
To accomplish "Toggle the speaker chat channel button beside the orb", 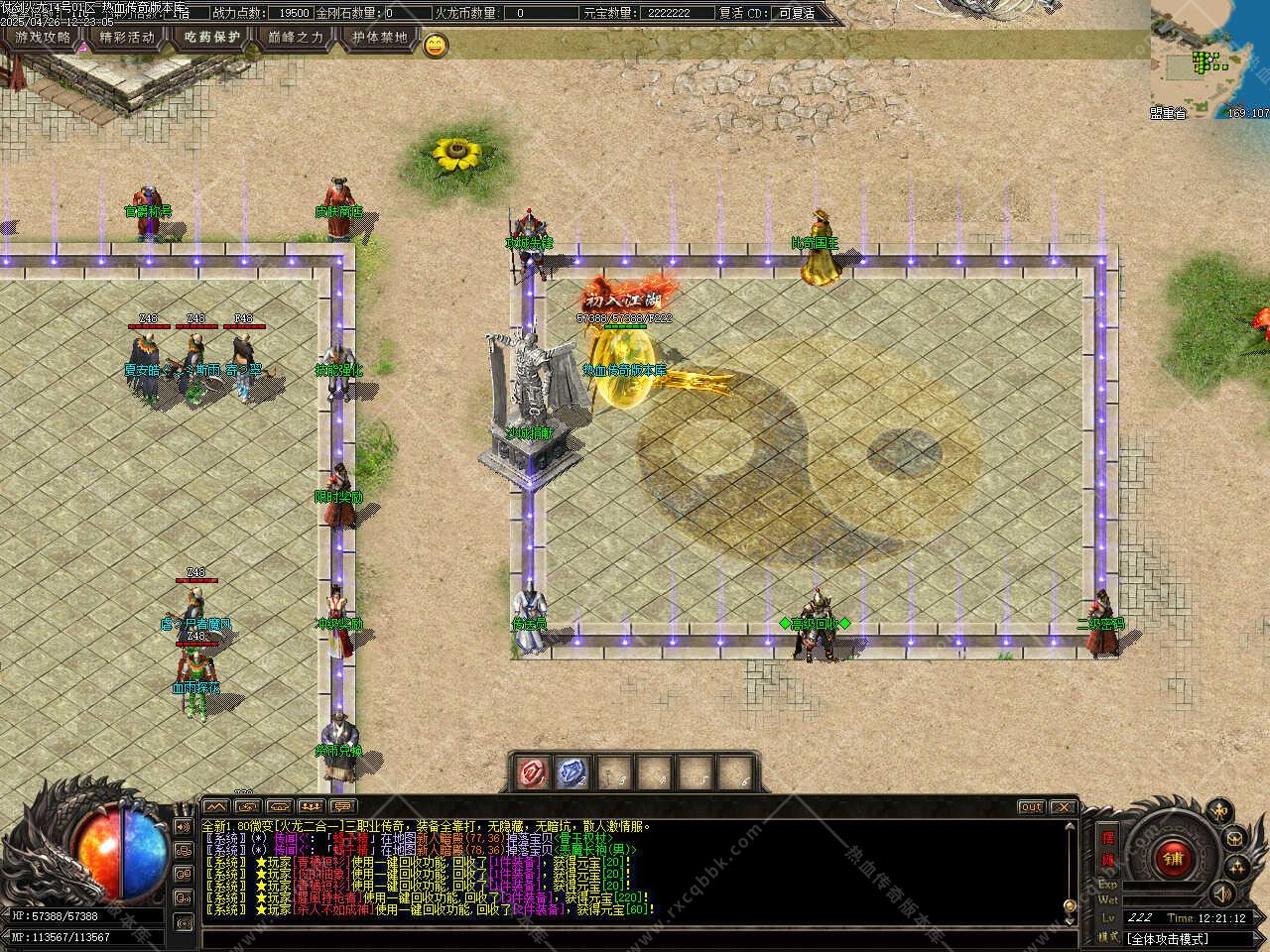I will [184, 826].
